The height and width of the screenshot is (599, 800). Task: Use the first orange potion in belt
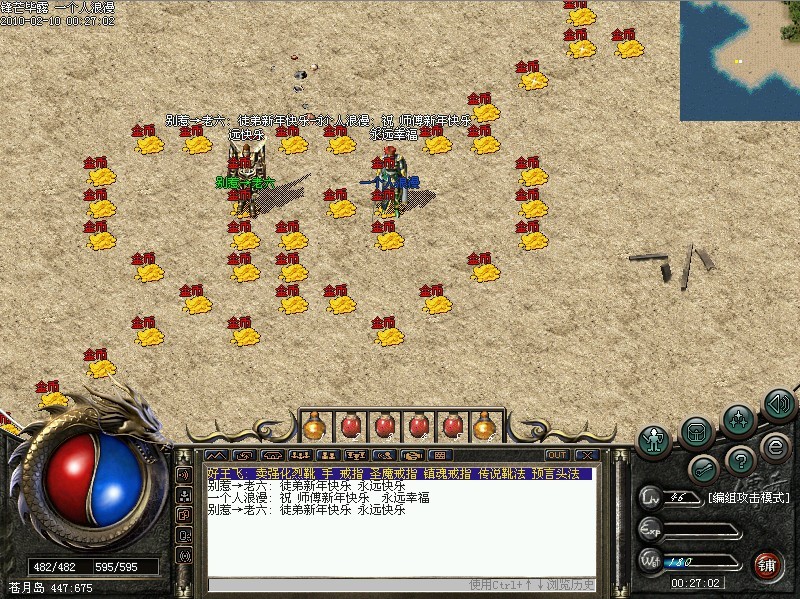pos(315,426)
